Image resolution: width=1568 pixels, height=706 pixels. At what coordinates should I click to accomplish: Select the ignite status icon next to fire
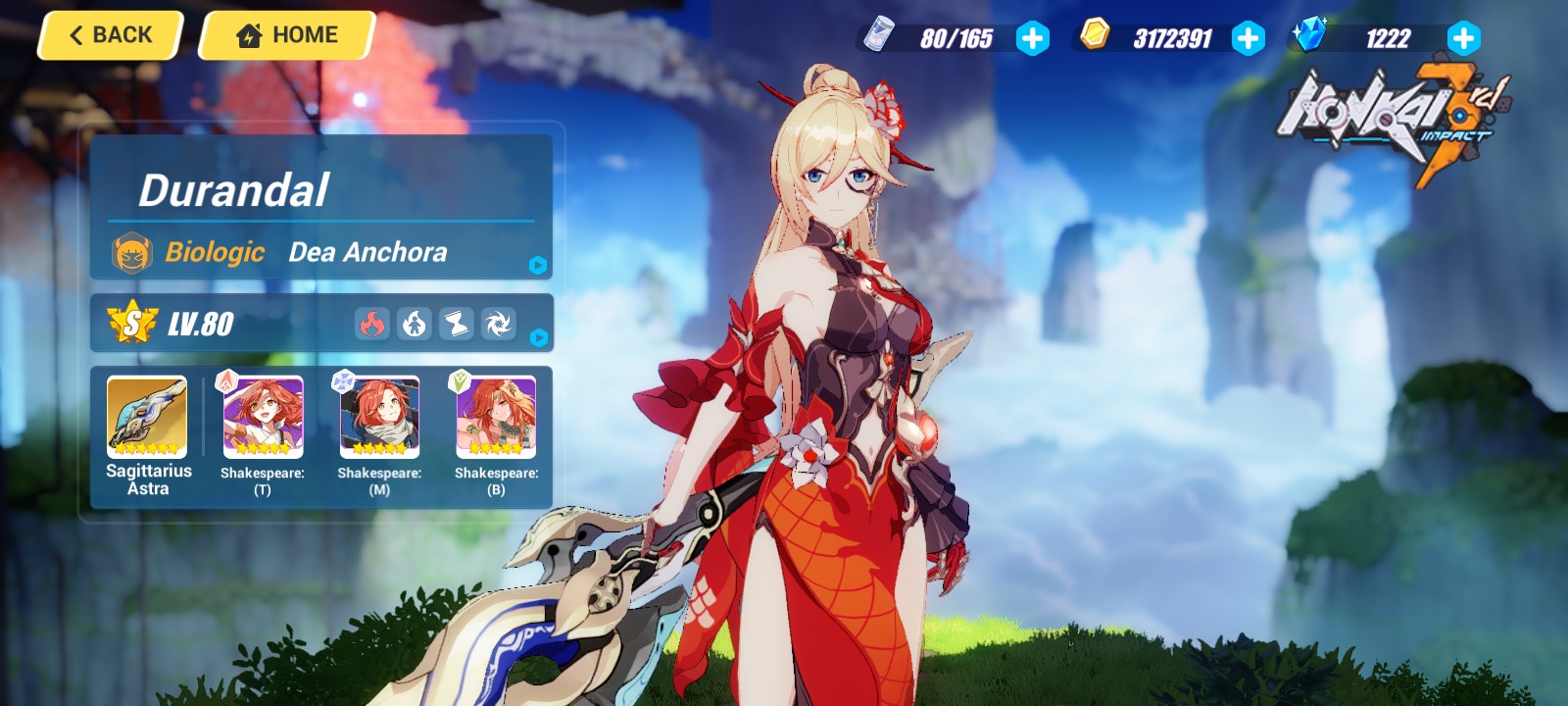coord(415,324)
